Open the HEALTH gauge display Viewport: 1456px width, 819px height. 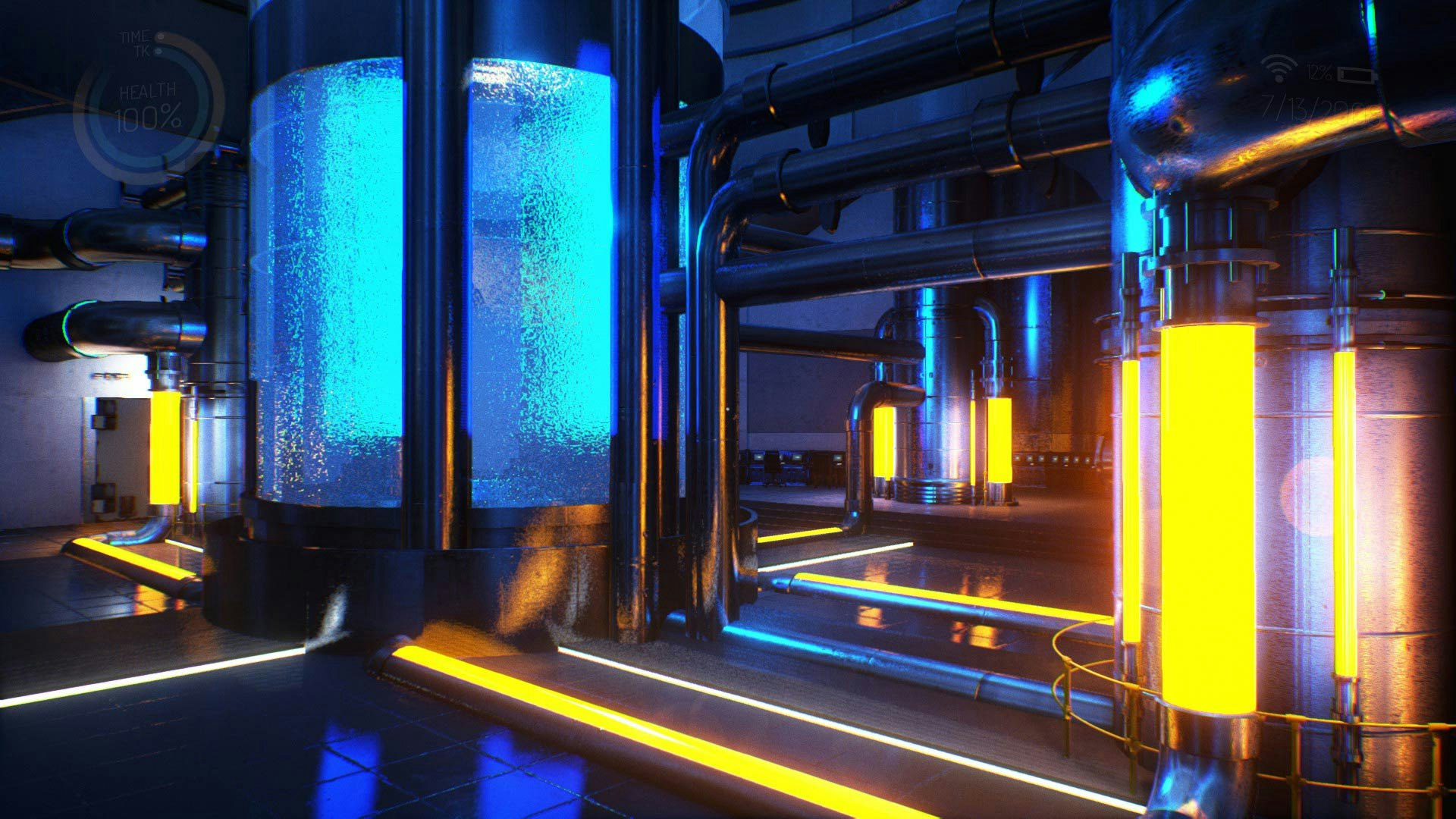147,91
